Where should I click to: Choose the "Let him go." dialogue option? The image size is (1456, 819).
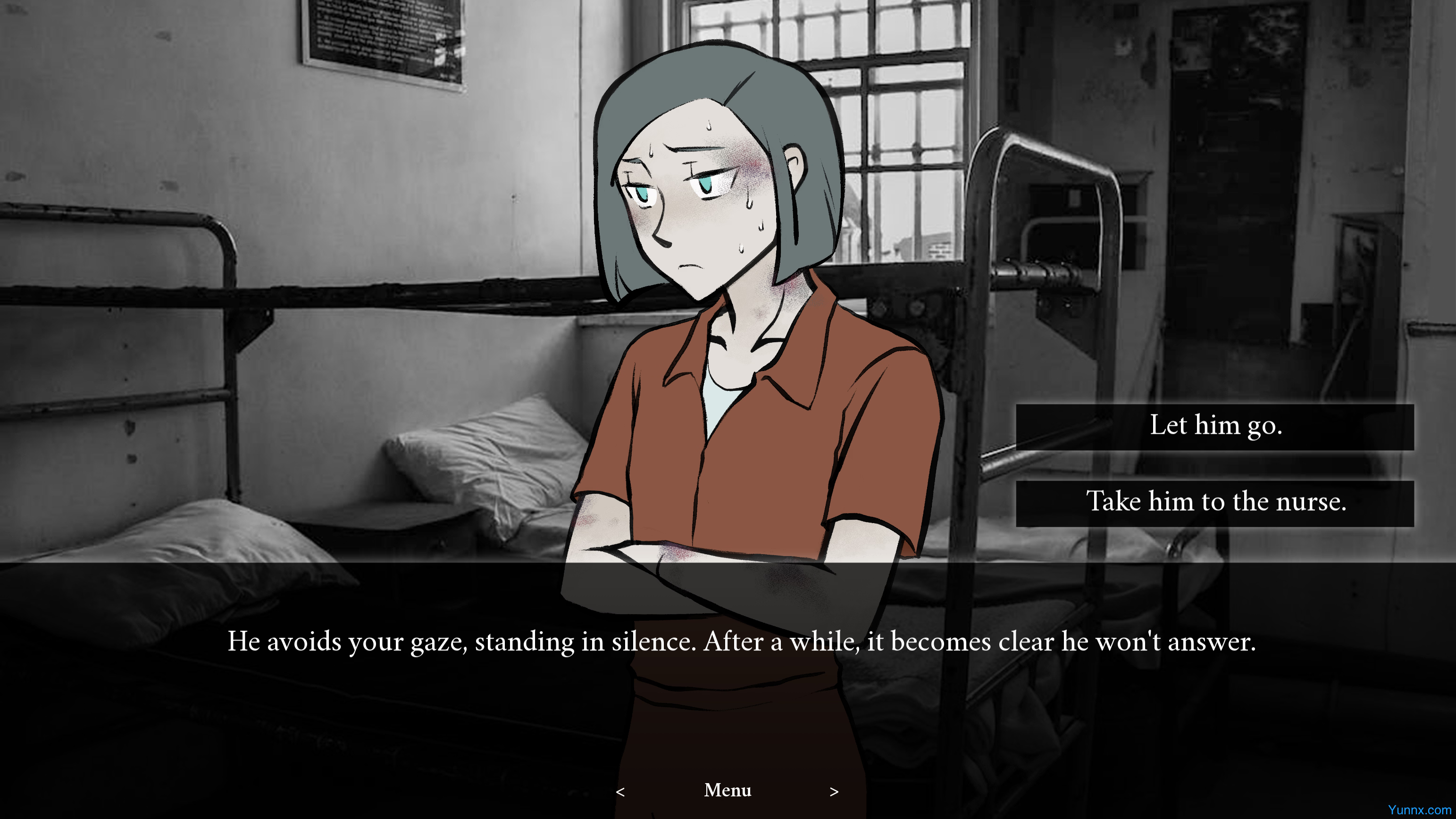click(1214, 426)
